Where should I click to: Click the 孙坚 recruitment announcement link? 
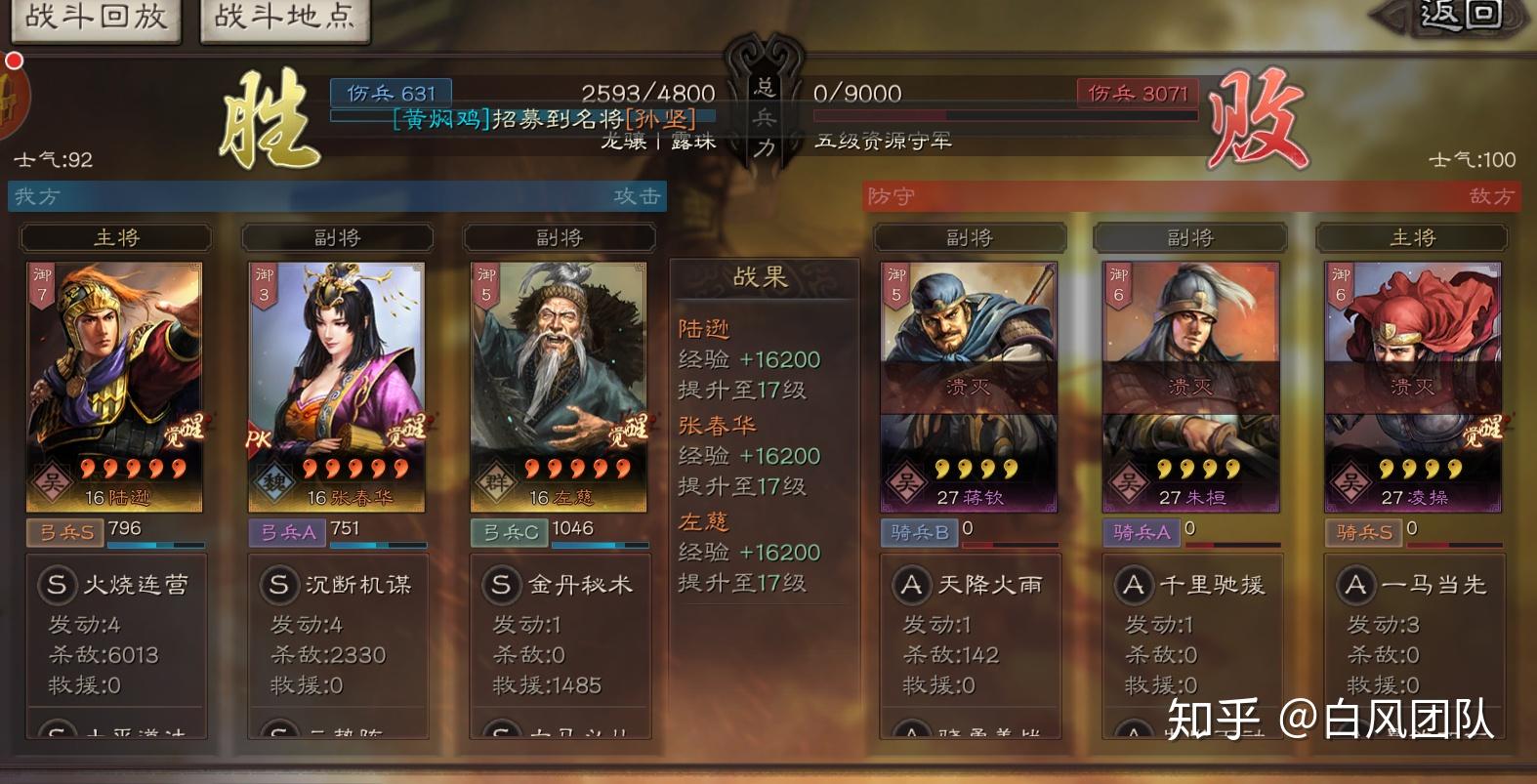660,117
